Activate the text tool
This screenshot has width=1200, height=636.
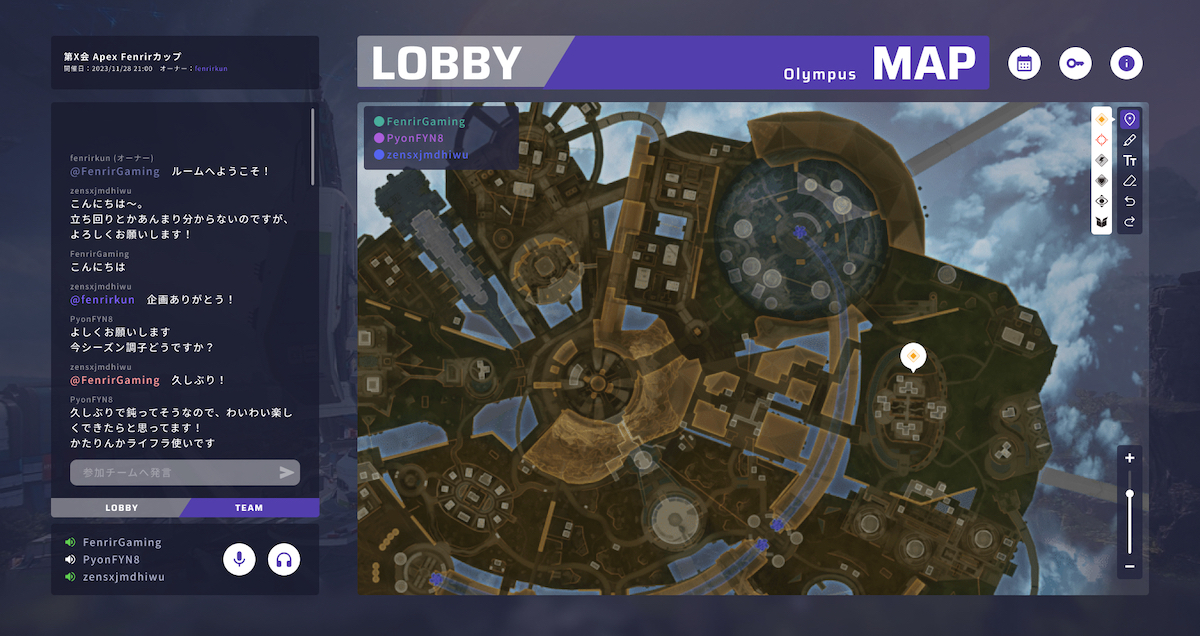point(1130,160)
